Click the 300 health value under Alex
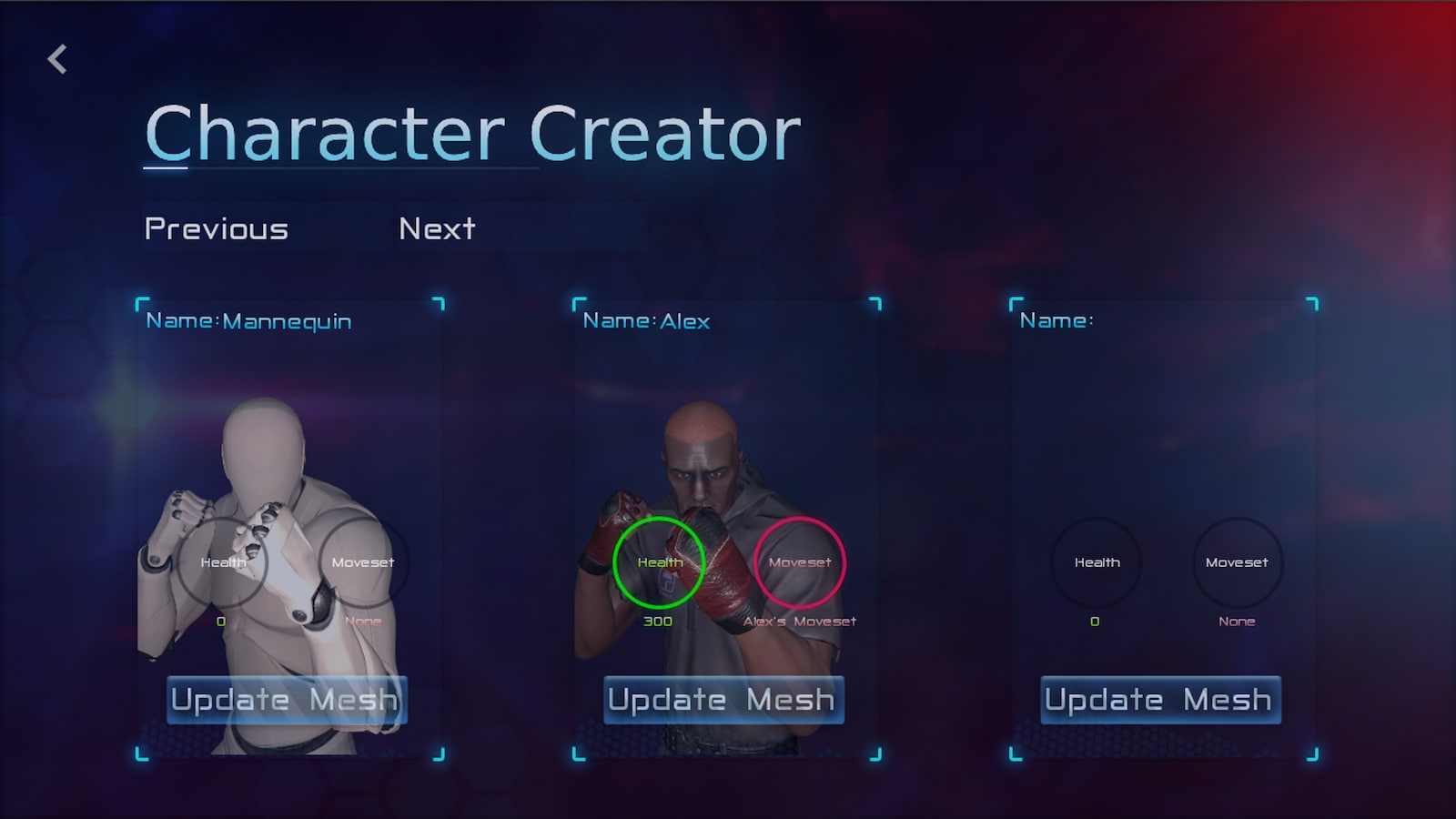1456x819 pixels. [x=659, y=622]
